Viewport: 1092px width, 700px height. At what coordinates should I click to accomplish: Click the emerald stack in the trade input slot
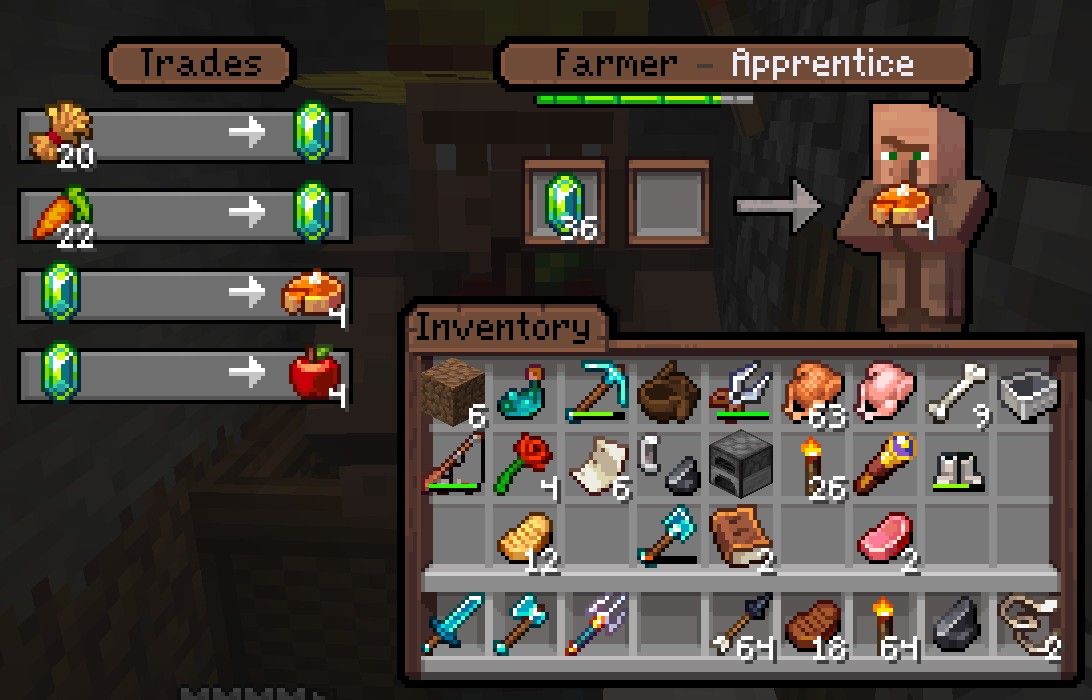[x=566, y=205]
